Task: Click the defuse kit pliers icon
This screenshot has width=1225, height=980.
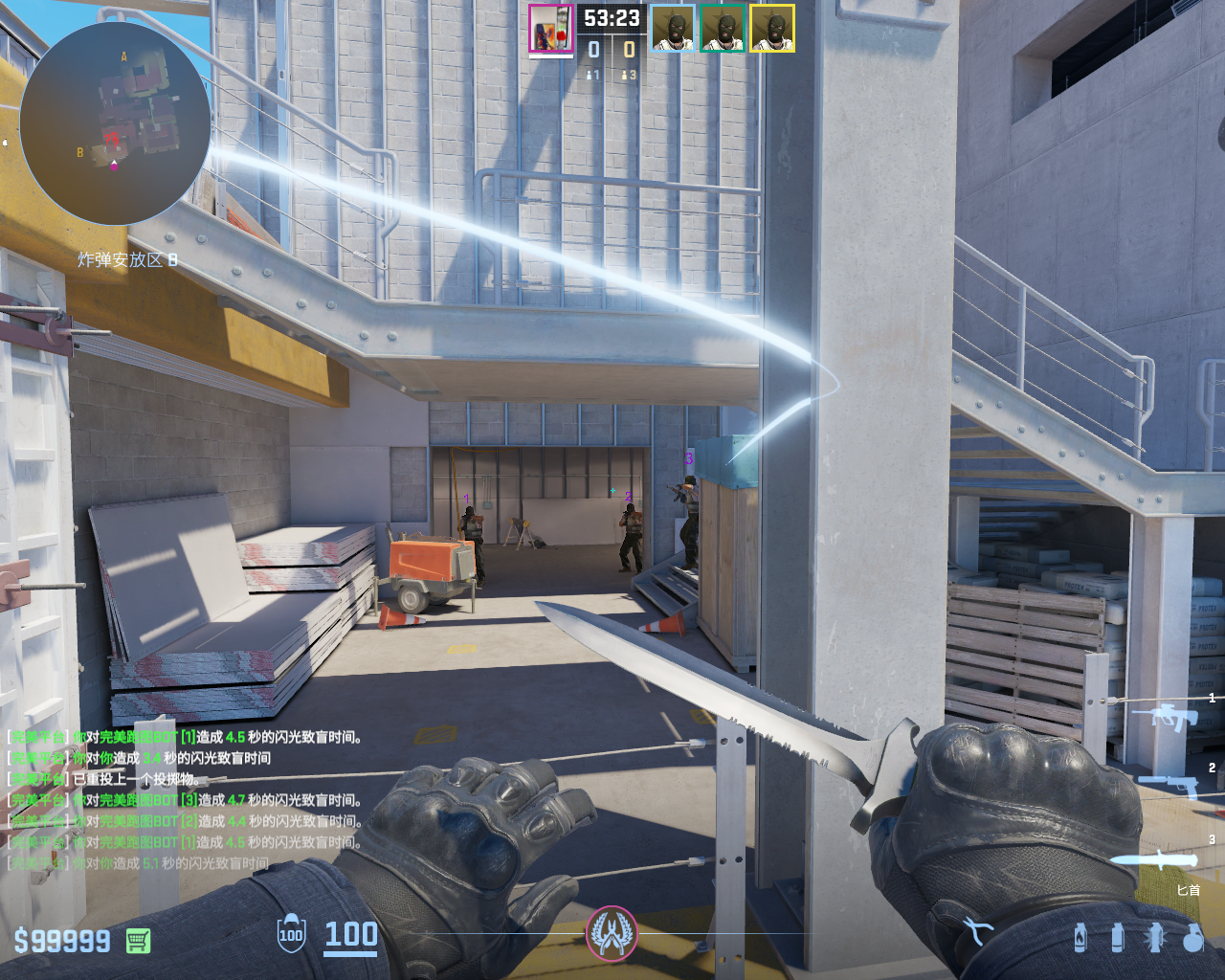Action: point(977,930)
